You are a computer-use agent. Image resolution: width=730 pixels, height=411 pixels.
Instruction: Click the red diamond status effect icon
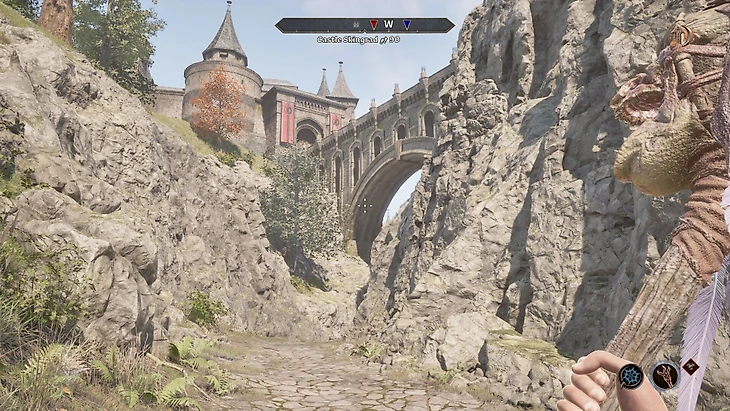690,366
